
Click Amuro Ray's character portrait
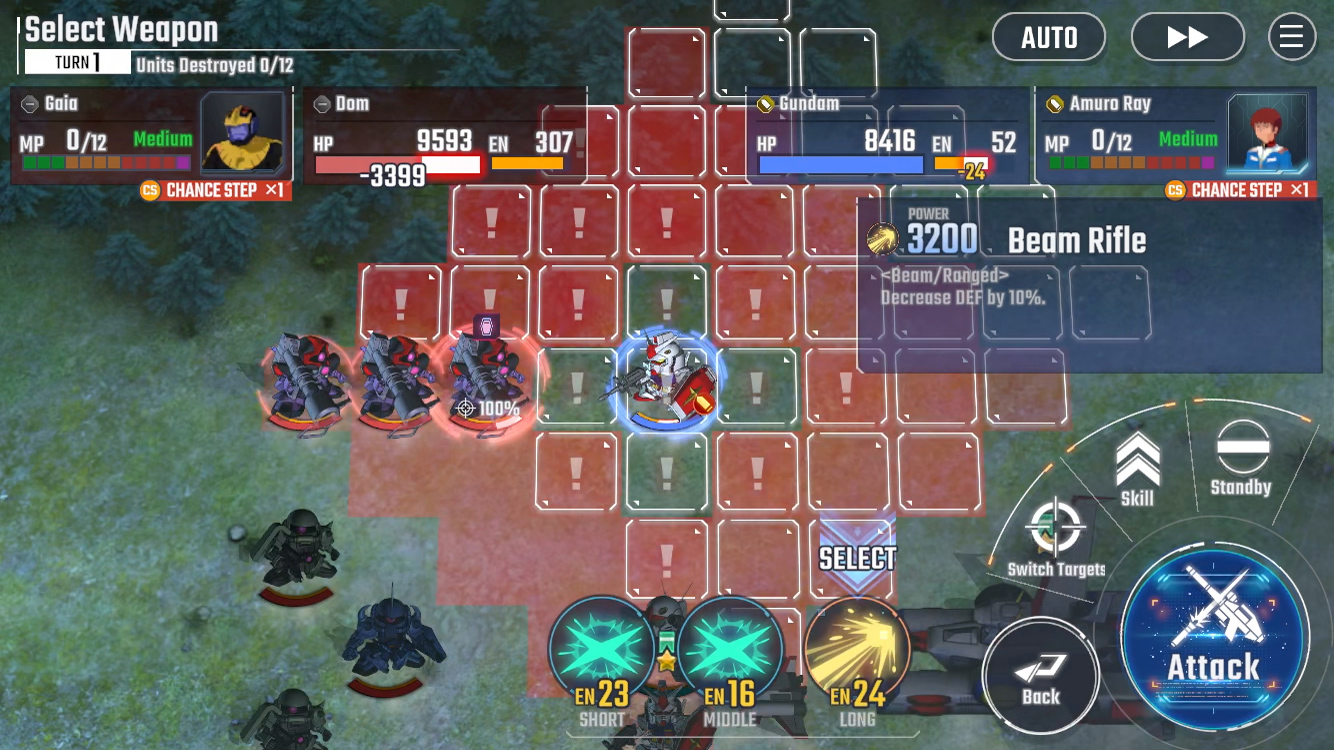[x=1267, y=134]
